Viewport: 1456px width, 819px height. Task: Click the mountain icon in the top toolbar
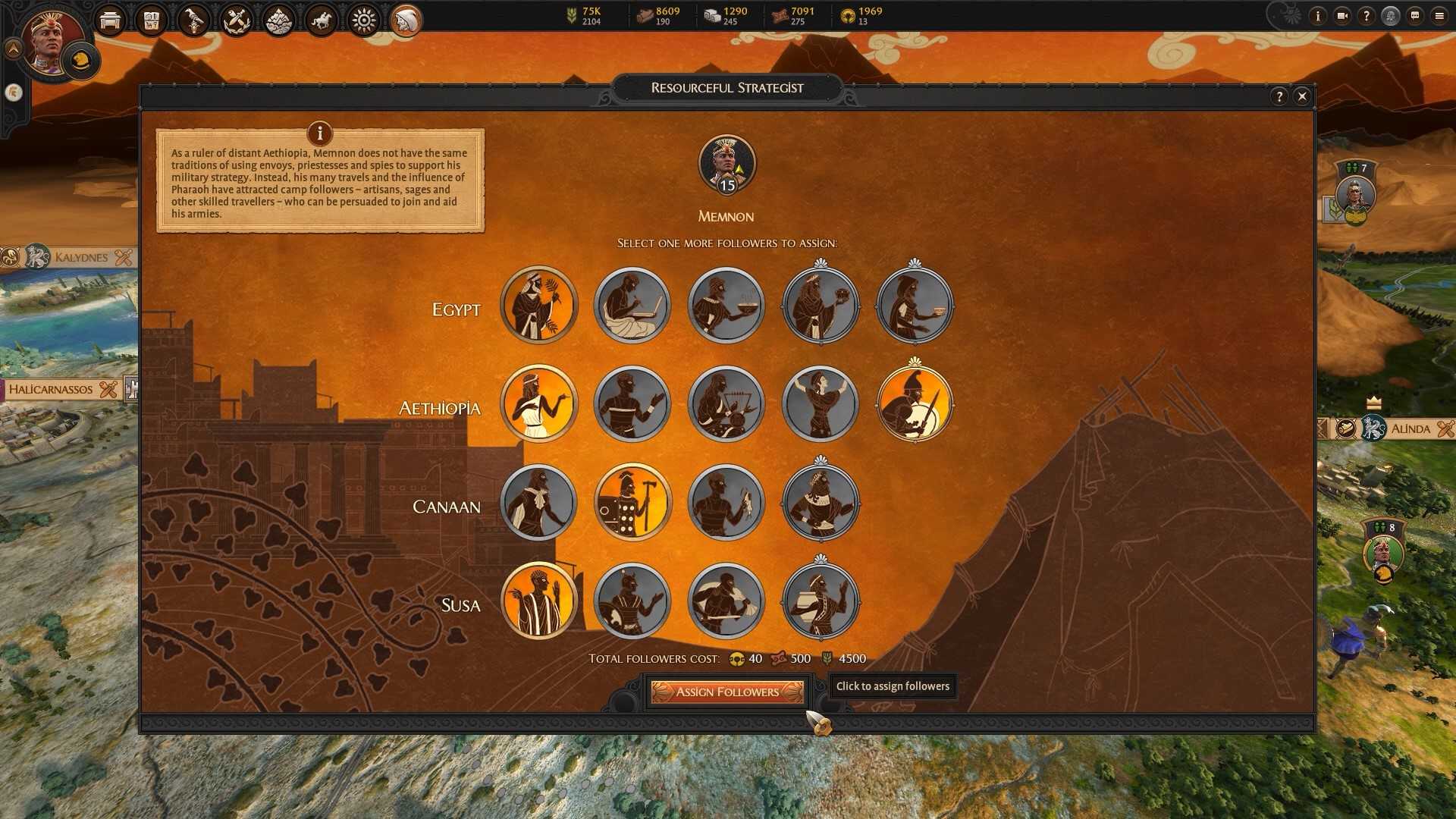(278, 20)
